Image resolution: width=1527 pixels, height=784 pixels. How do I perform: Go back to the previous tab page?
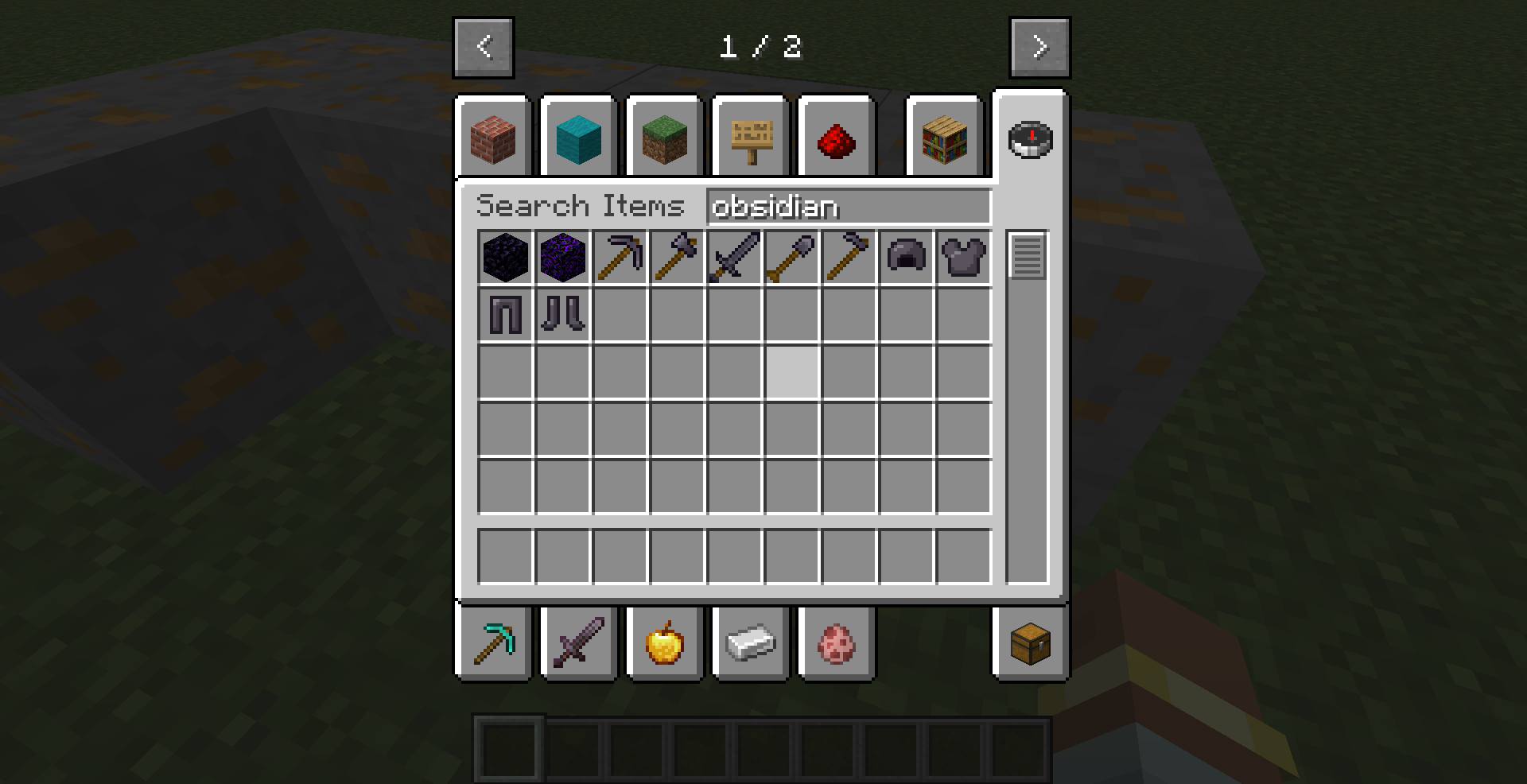point(484,46)
